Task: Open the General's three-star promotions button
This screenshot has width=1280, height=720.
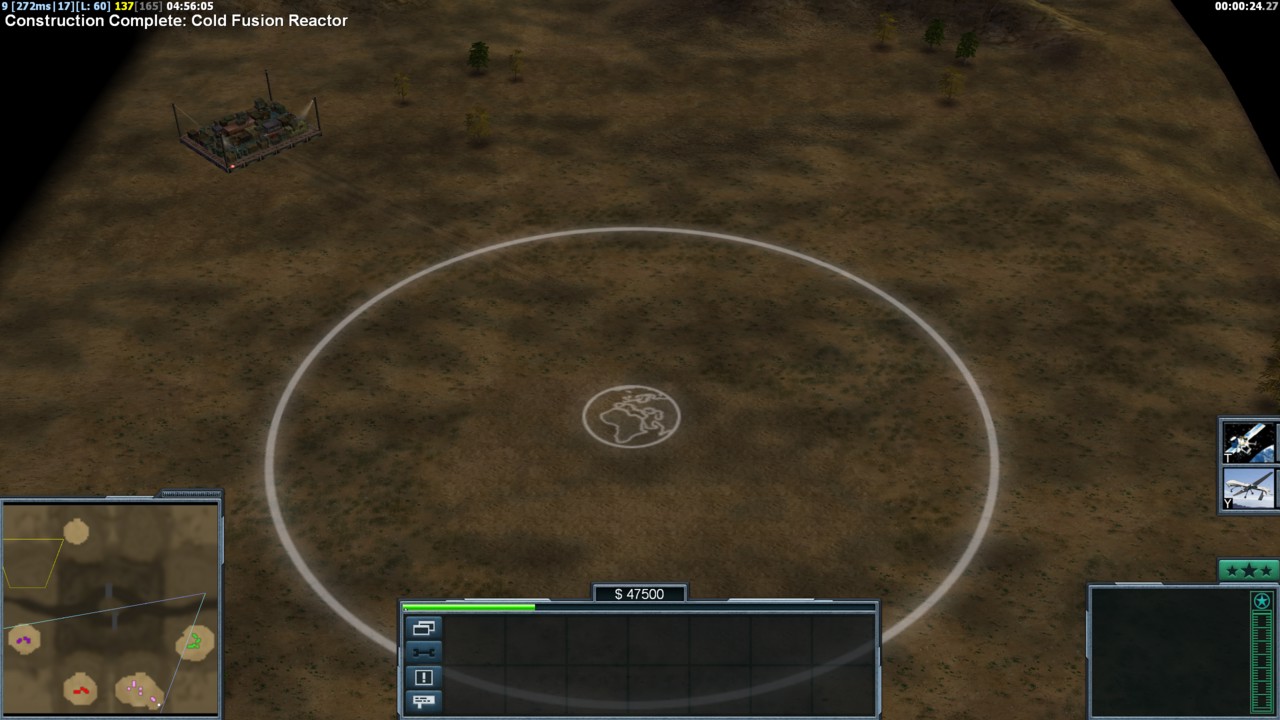Action: [1248, 571]
